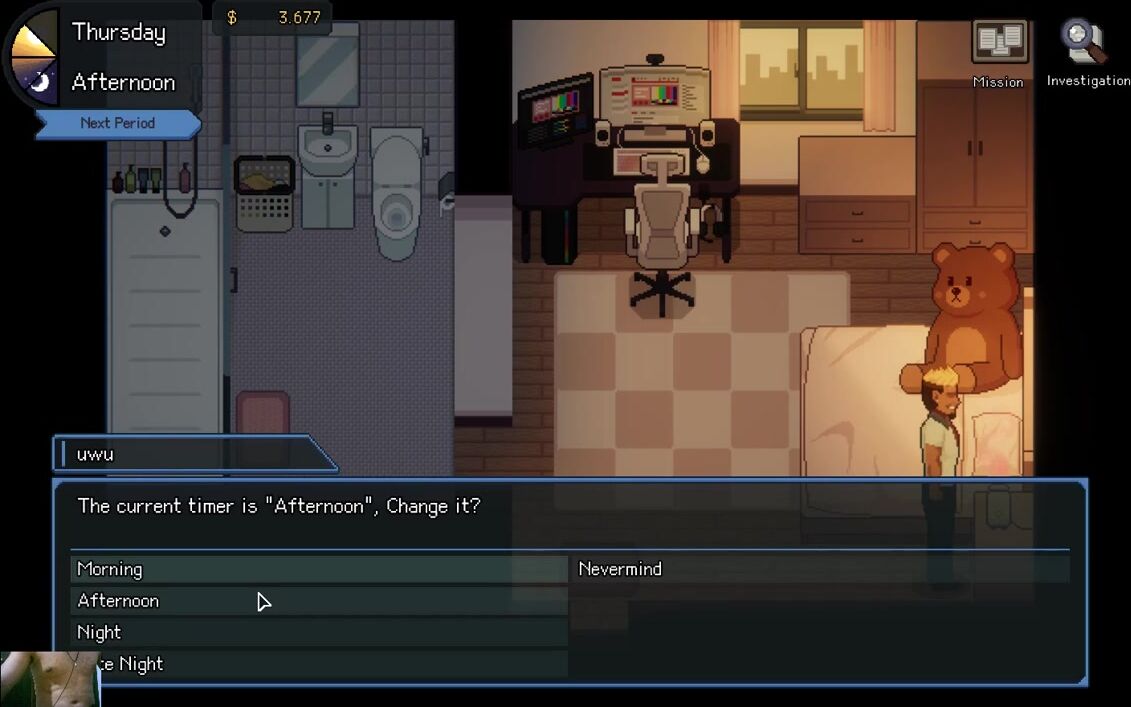Select Afternoon as the timer

318,601
